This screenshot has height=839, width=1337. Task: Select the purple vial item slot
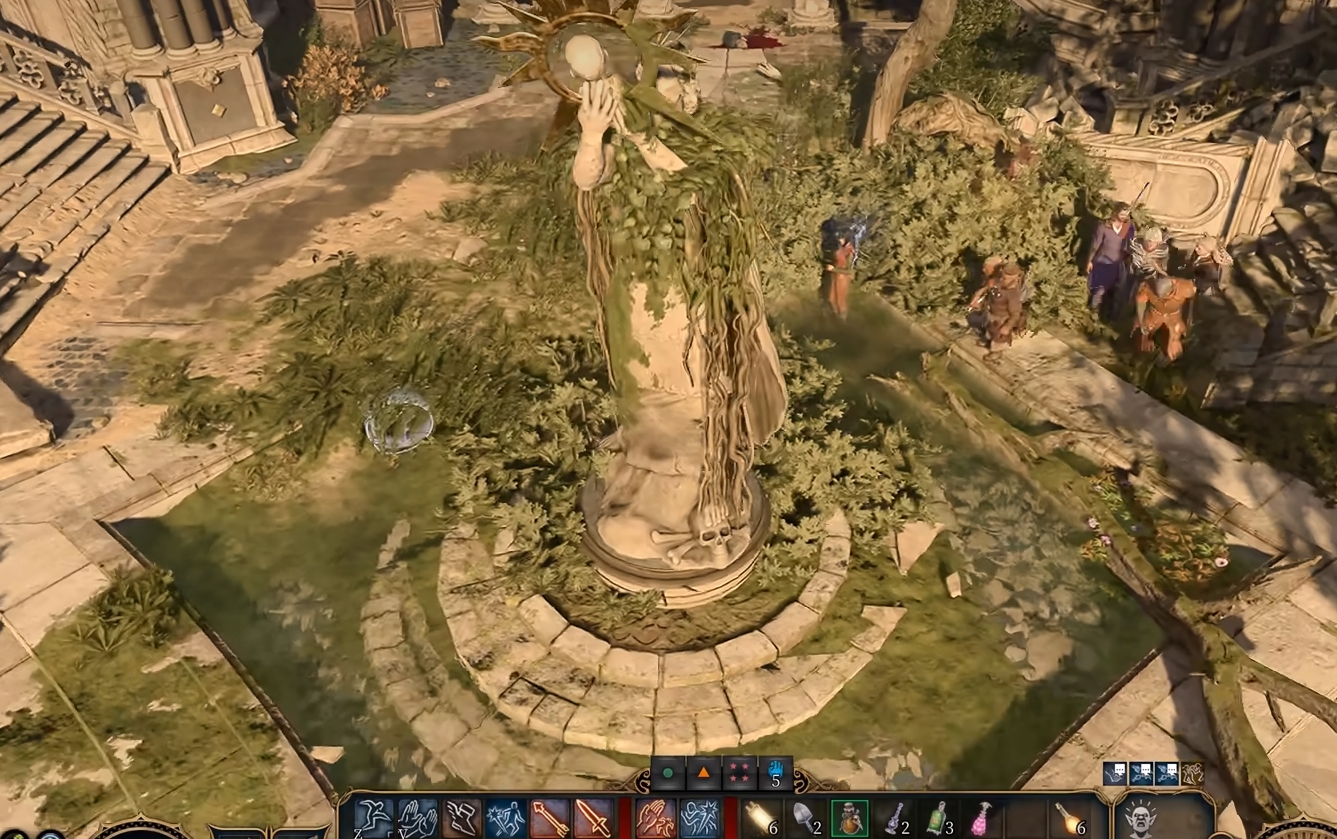click(x=894, y=819)
